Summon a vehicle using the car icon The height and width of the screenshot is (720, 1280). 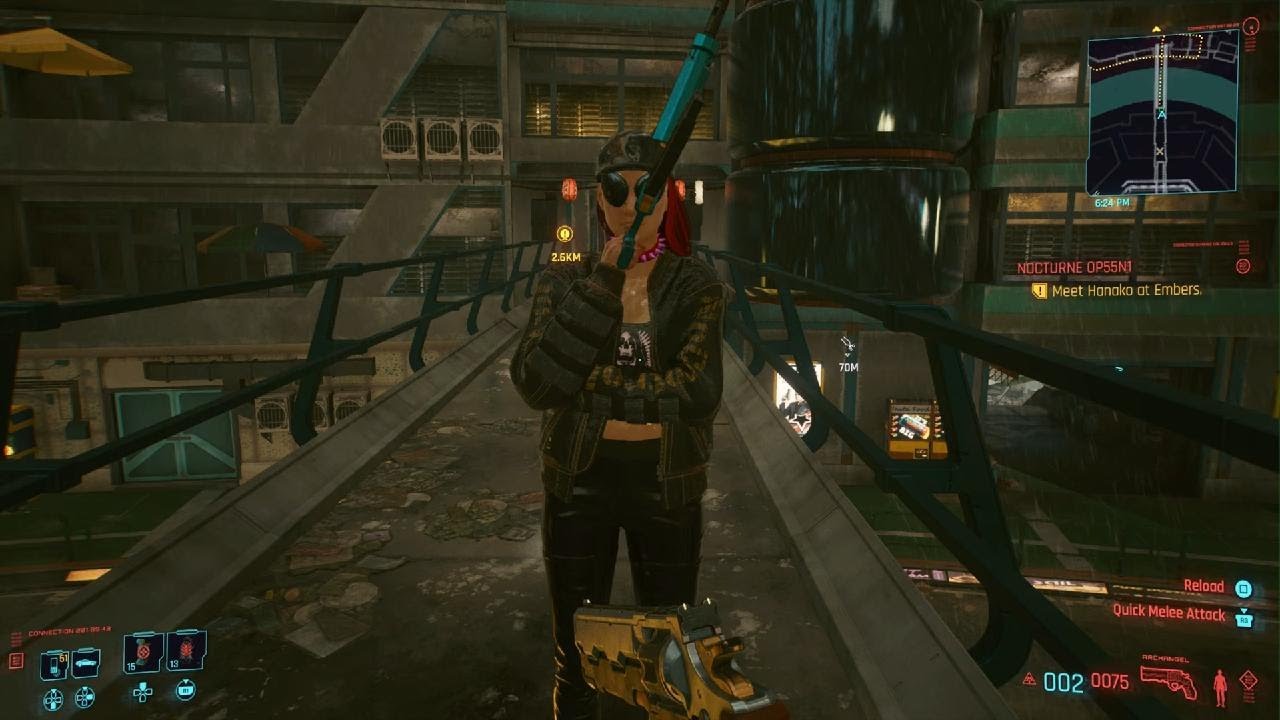(x=86, y=663)
